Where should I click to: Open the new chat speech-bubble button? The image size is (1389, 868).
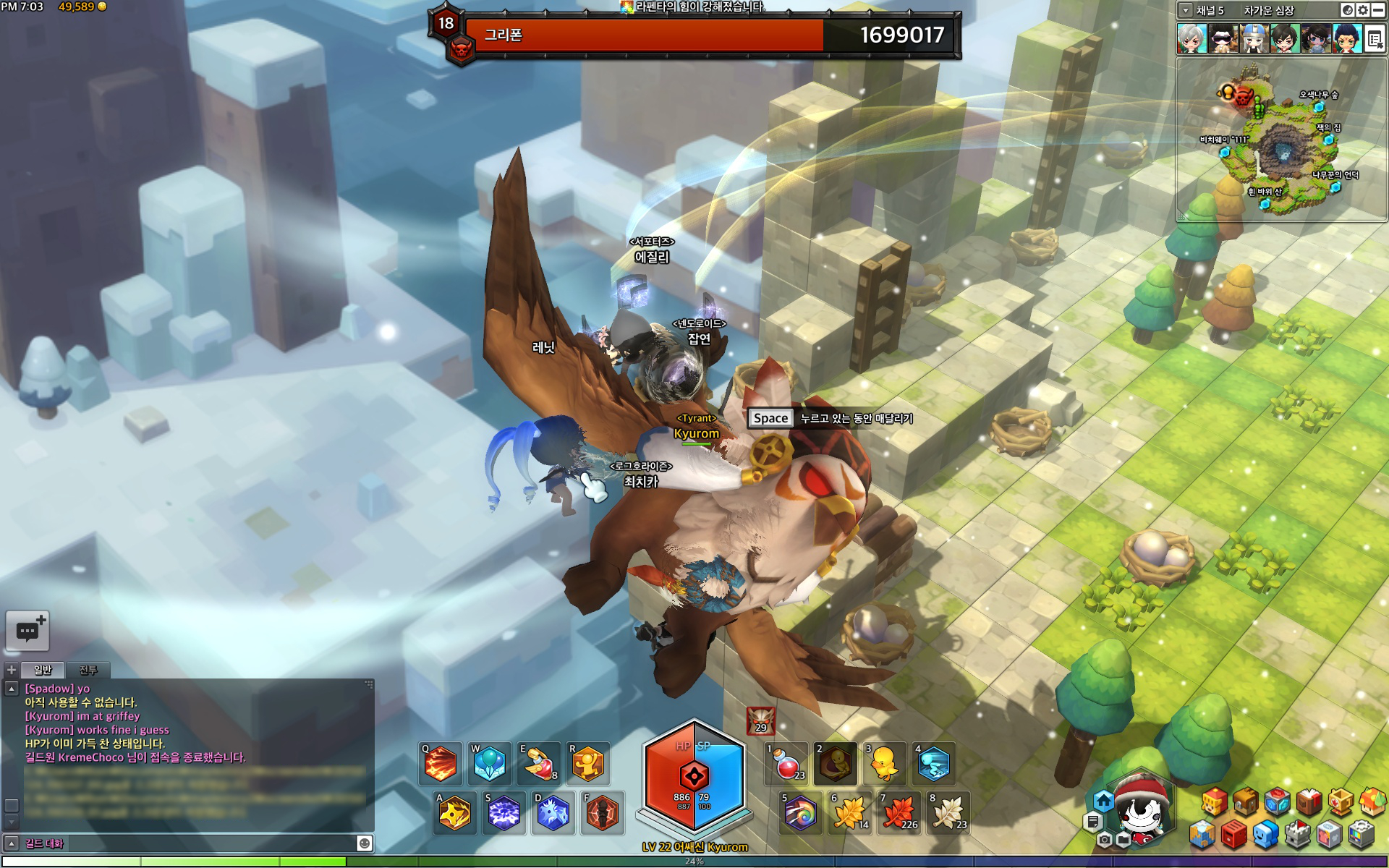pos(28,631)
